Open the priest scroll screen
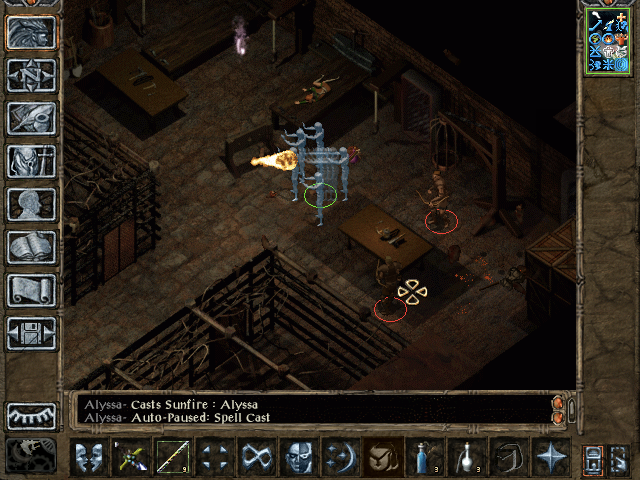 click(x=32, y=290)
